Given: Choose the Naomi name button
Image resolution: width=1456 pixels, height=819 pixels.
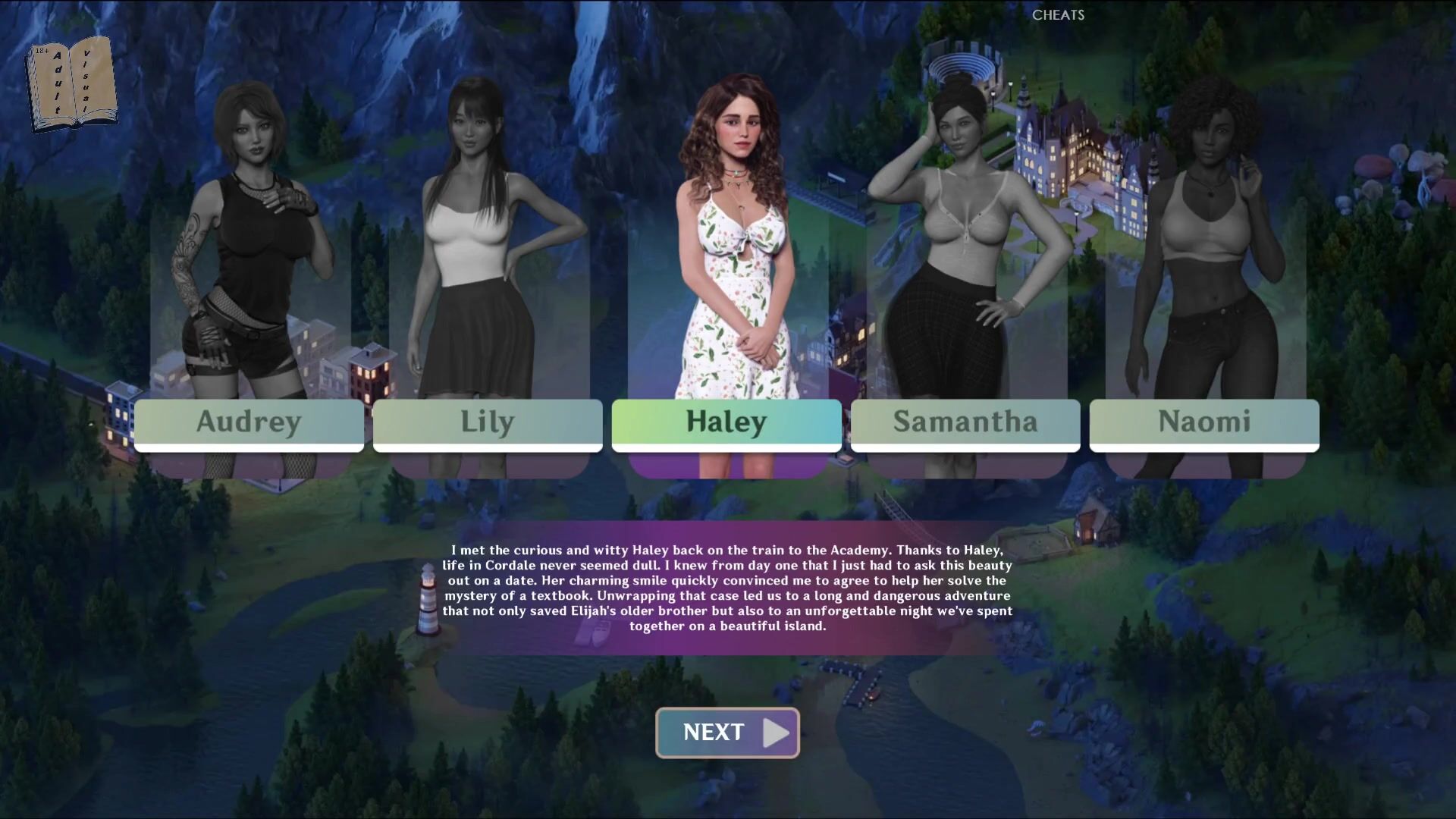Looking at the screenshot, I should point(1204,423).
